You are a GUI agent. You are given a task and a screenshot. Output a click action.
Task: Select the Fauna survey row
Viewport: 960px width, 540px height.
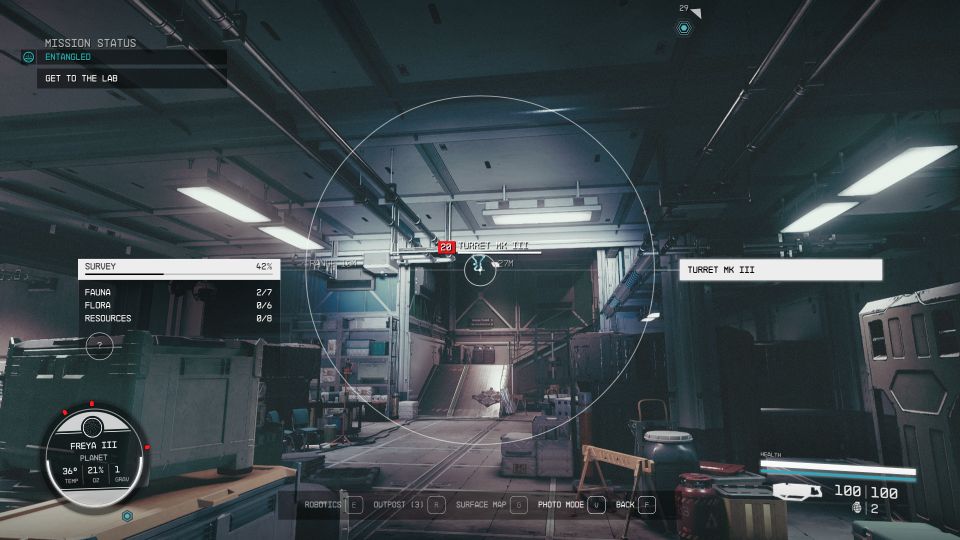tap(178, 292)
